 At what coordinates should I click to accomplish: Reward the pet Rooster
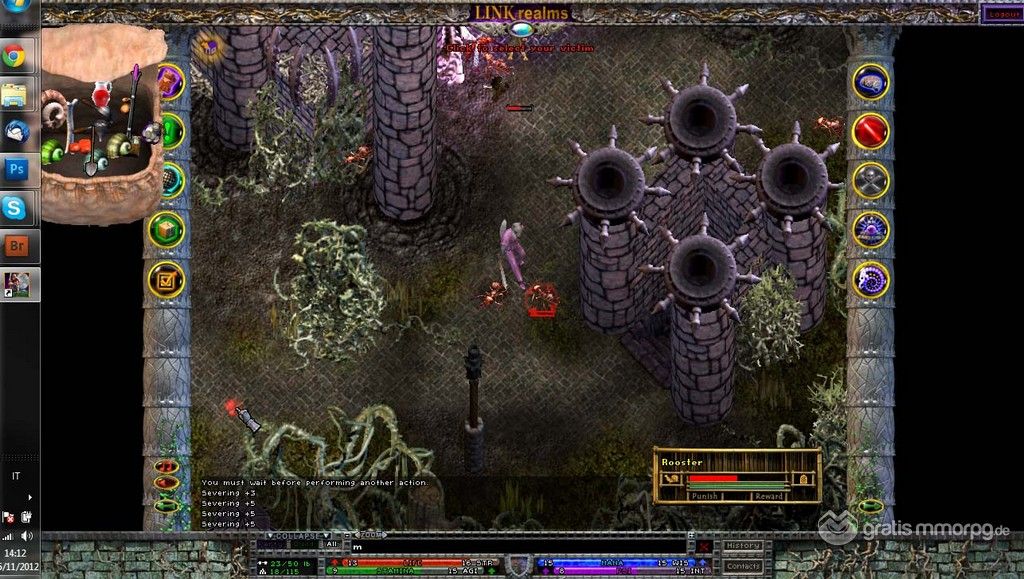click(768, 495)
